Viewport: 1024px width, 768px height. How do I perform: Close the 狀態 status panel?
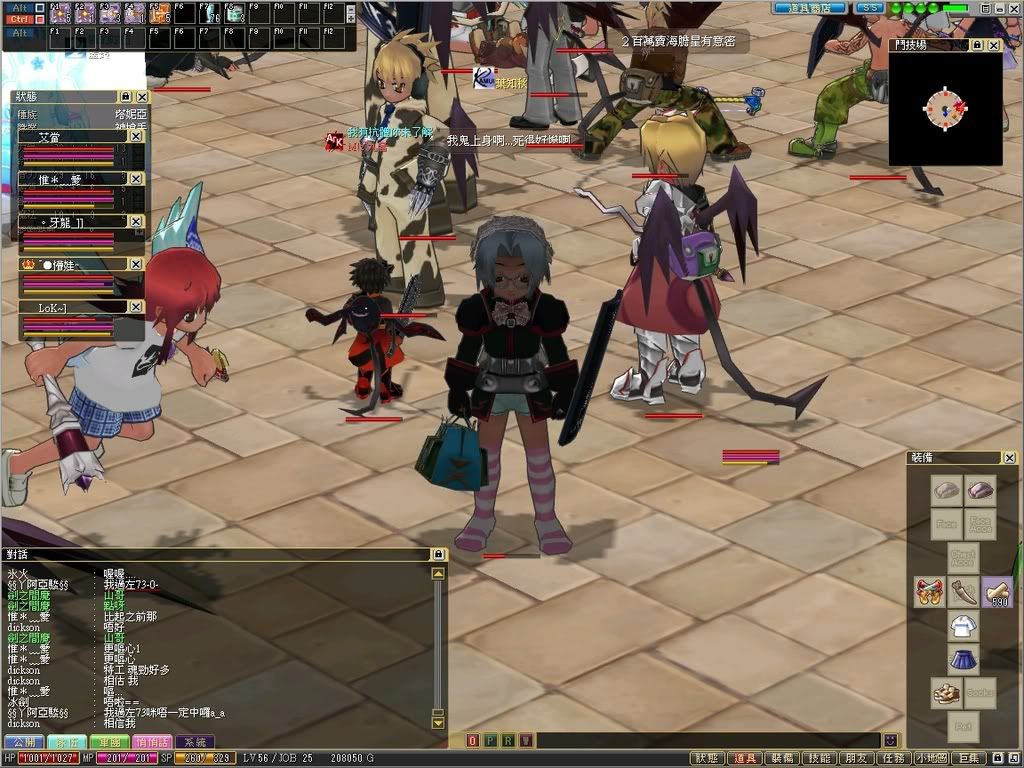[x=142, y=97]
